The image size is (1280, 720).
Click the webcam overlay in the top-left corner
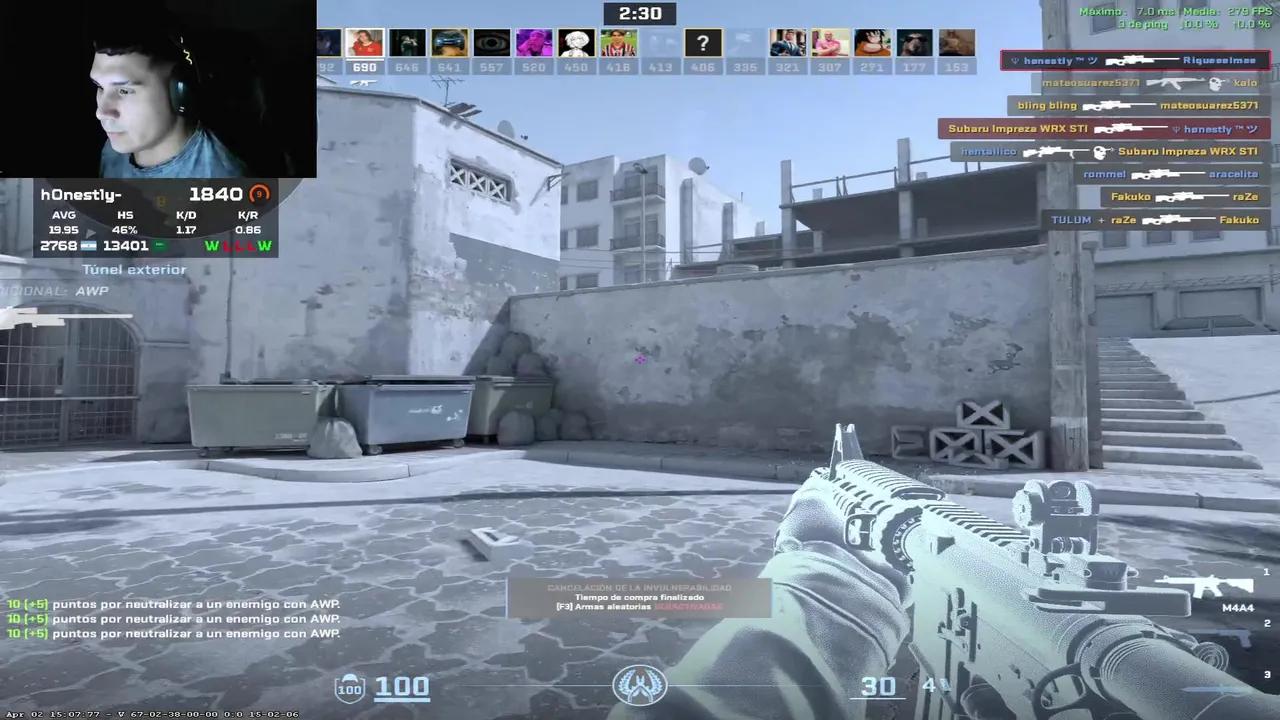tap(158, 88)
